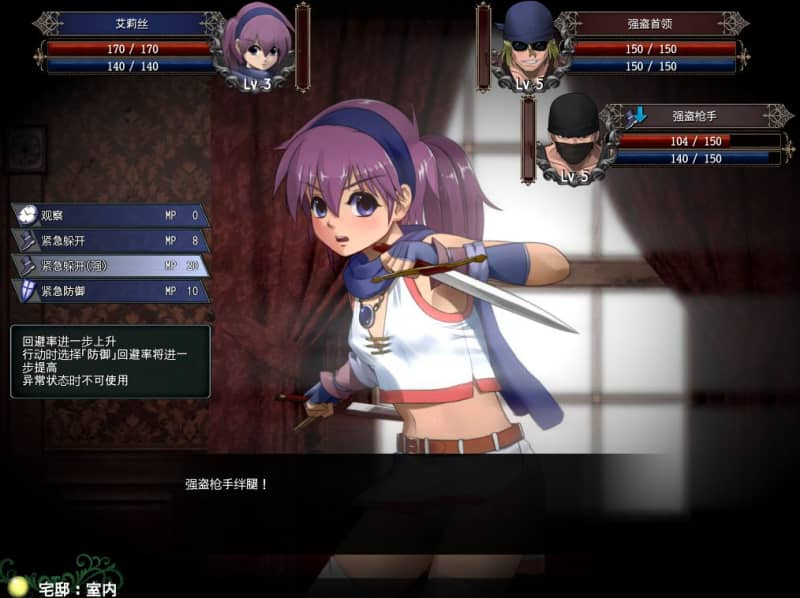
Task: Use the highlighted 紧急躲开(强) skill
Action: pyautogui.click(x=110, y=265)
